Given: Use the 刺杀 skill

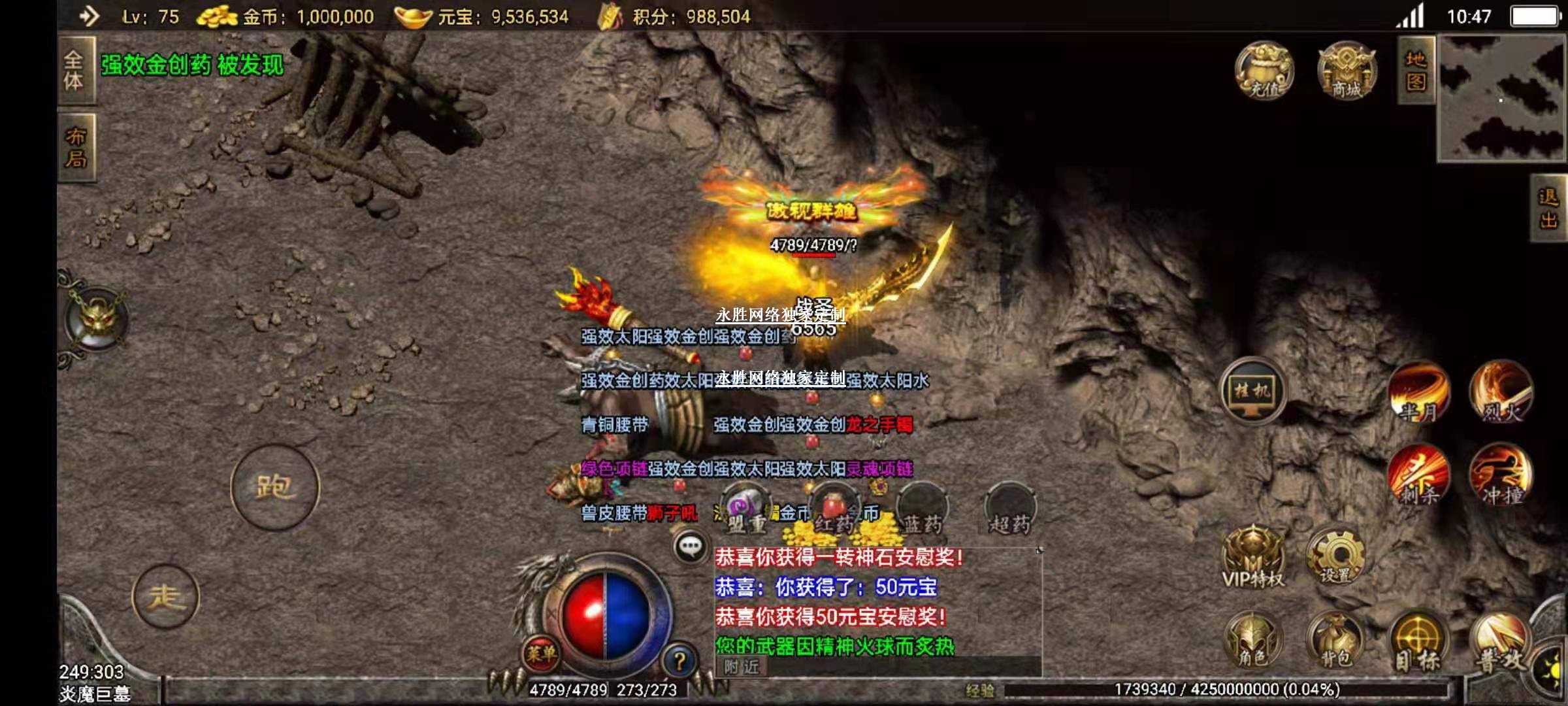Looking at the screenshot, I should tap(1419, 475).
